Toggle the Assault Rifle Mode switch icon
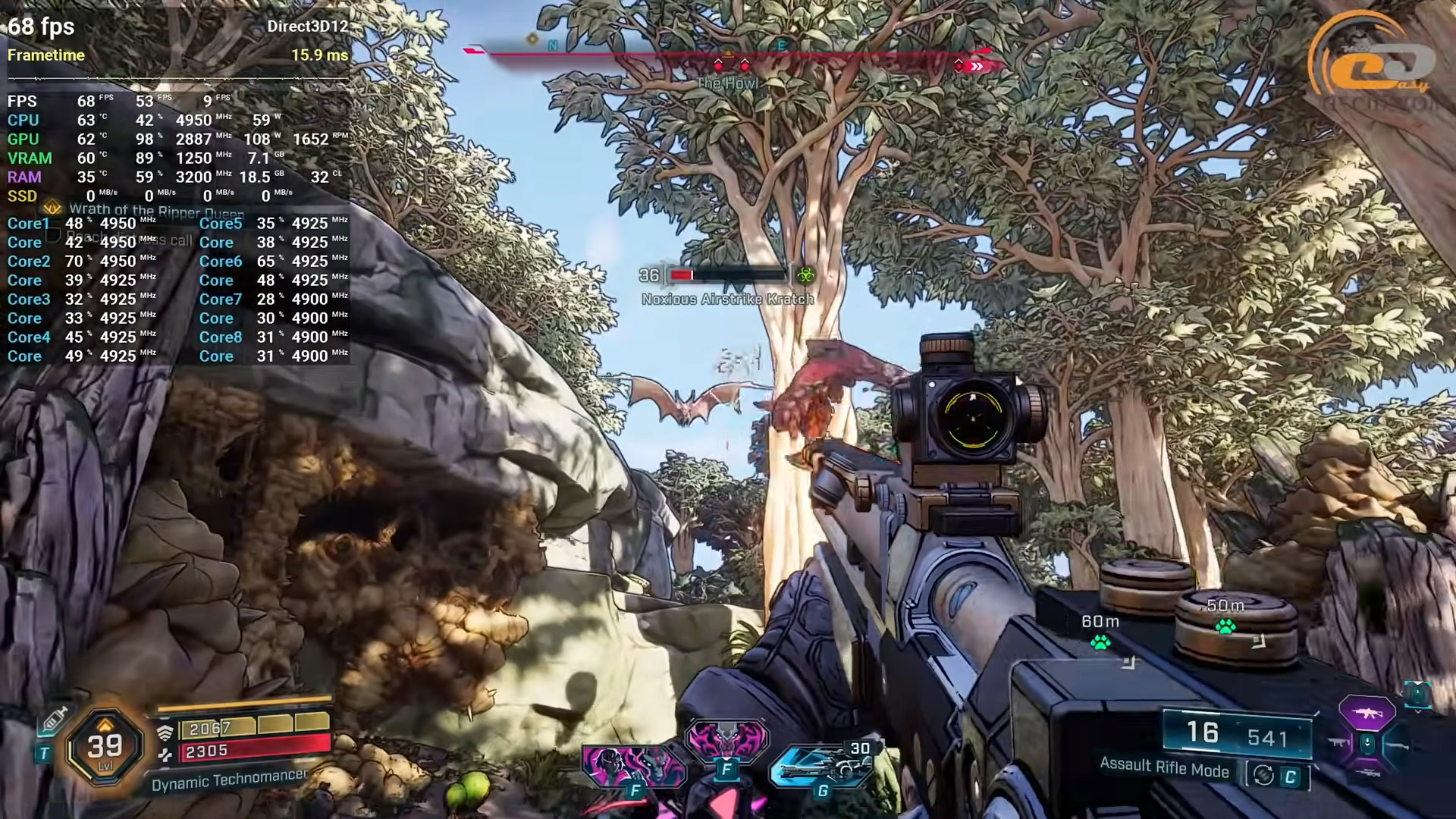This screenshot has width=1456, height=819. click(x=1263, y=775)
